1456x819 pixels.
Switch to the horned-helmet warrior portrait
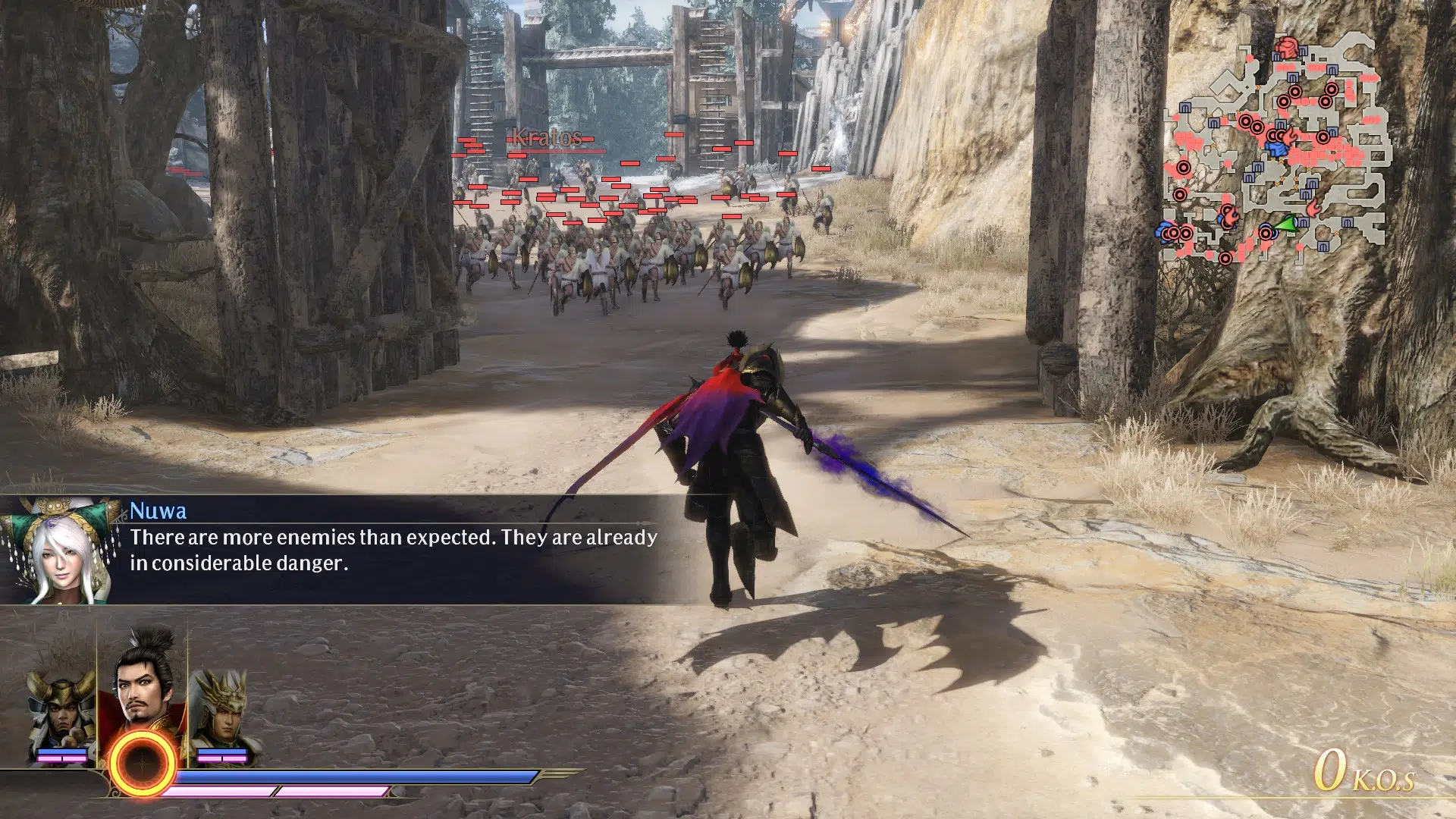[61, 709]
